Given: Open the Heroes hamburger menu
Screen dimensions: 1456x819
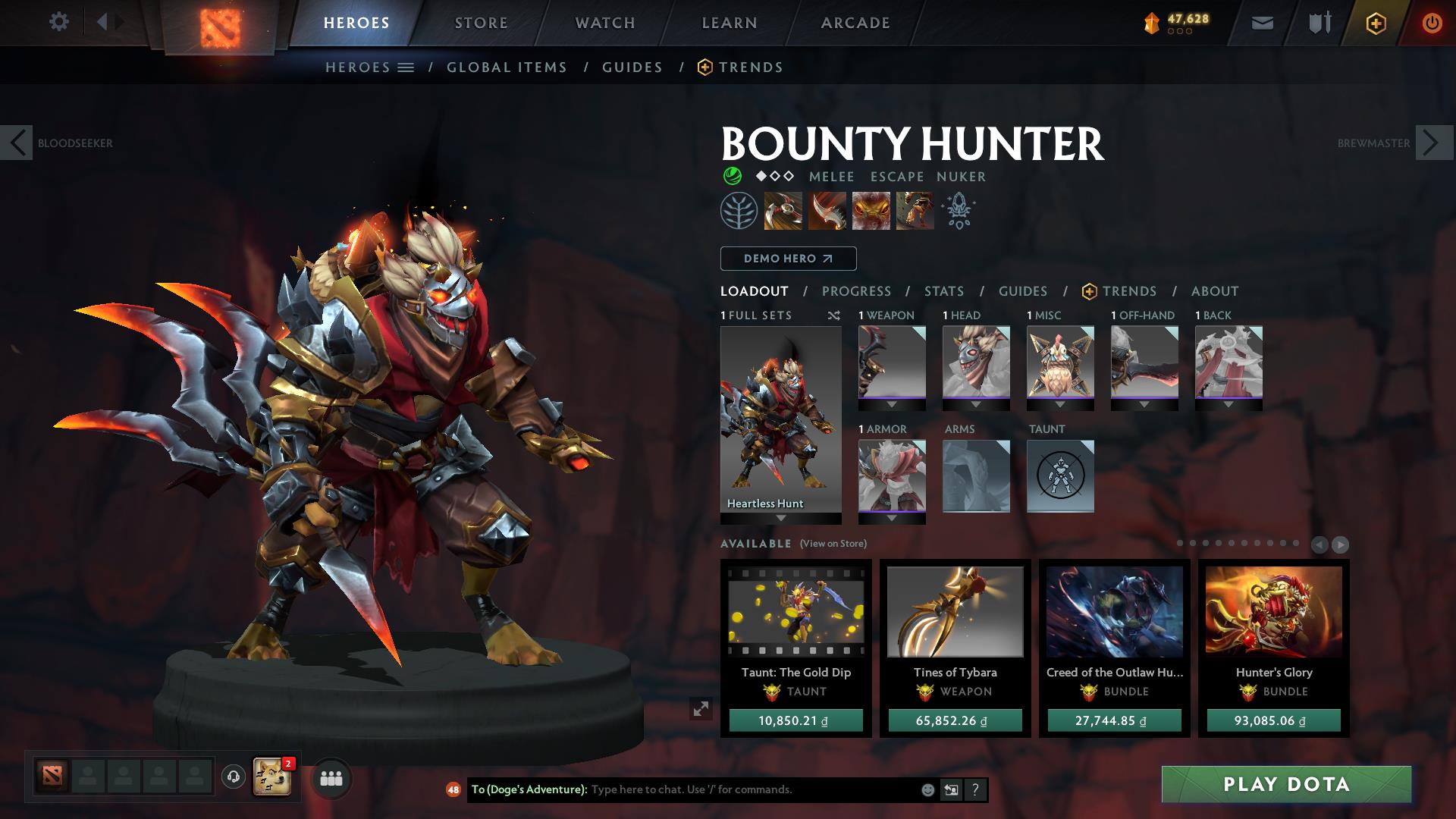Looking at the screenshot, I should pos(406,67).
